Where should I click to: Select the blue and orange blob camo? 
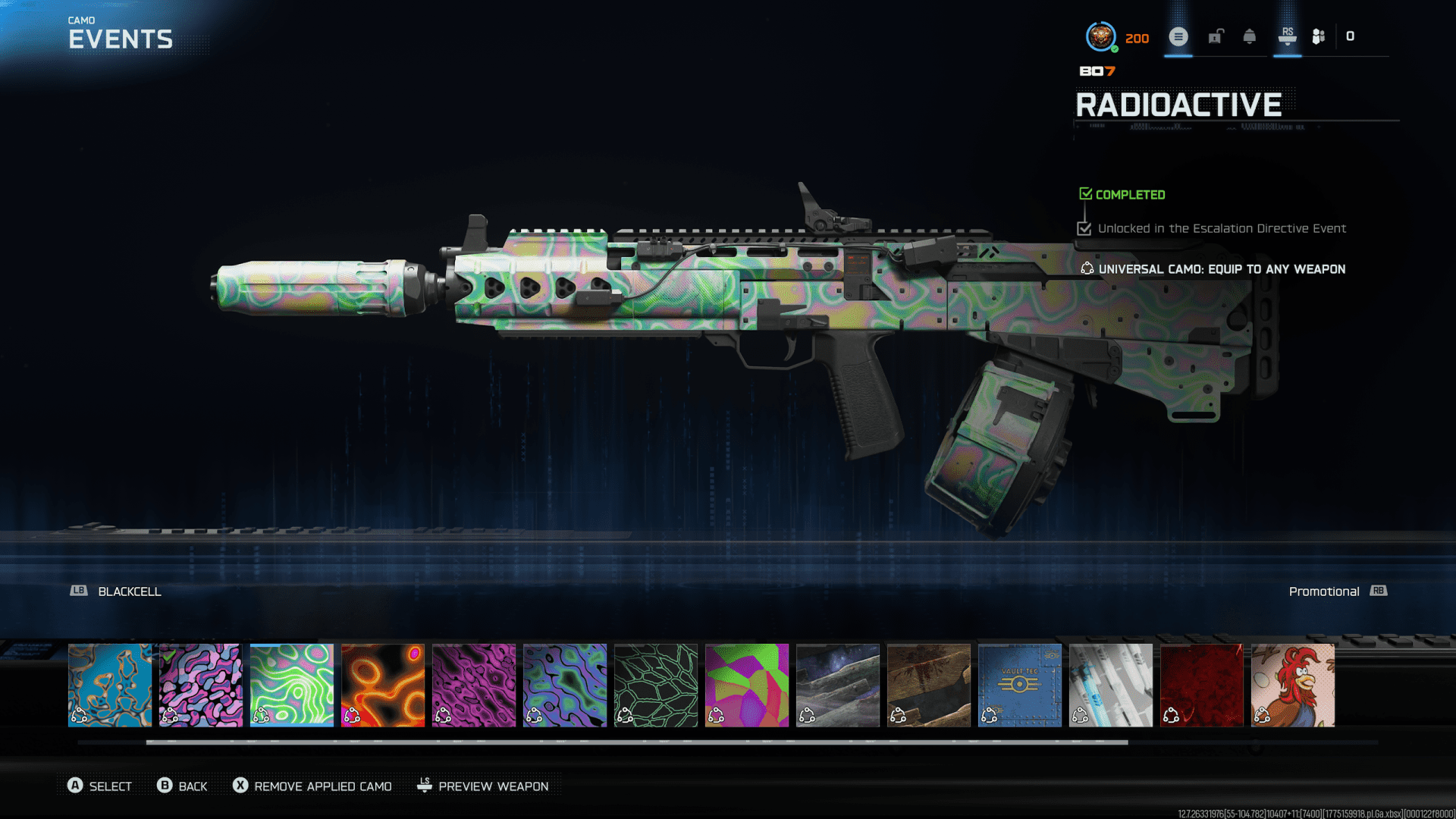point(110,685)
